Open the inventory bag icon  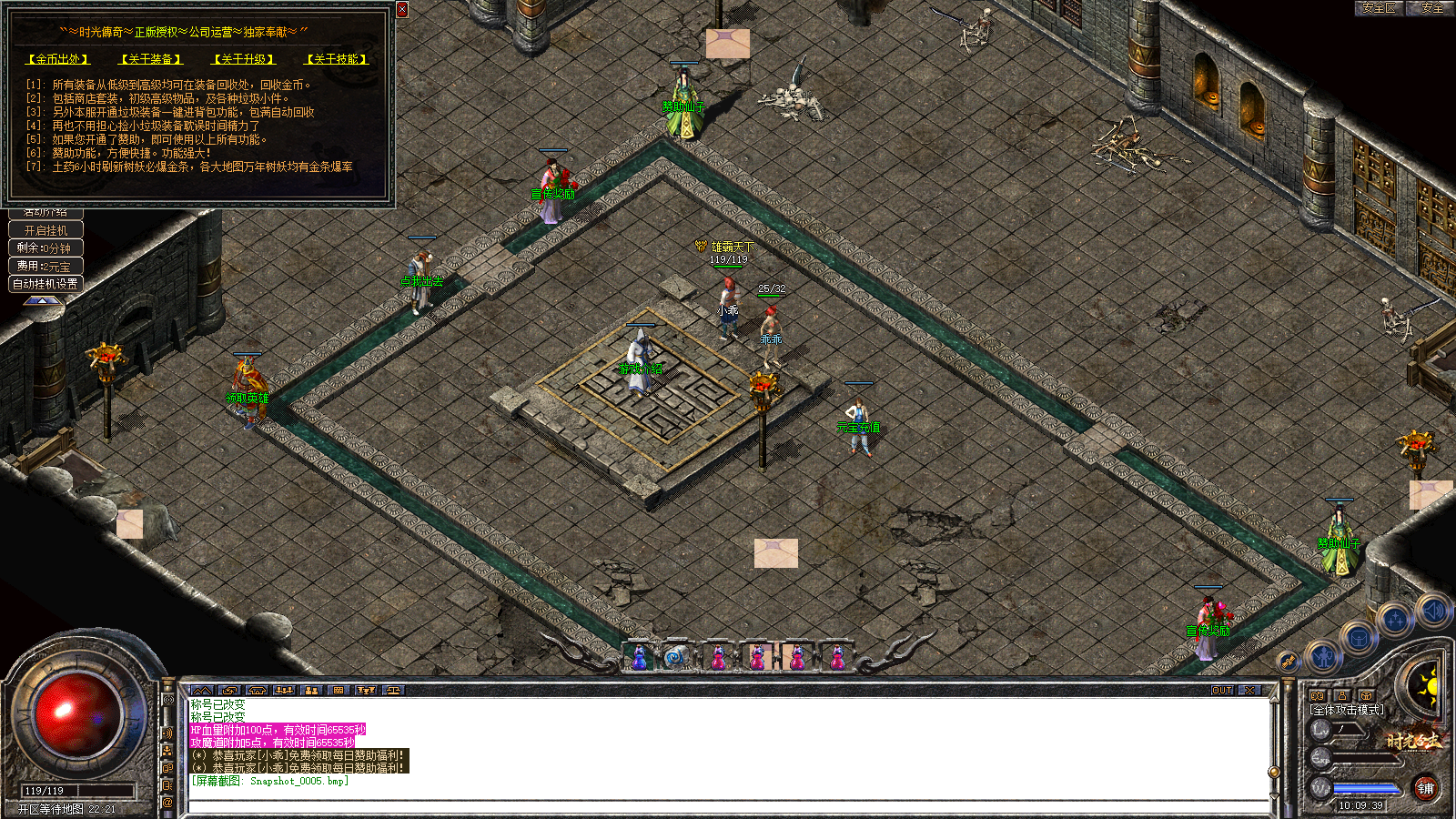[1359, 639]
